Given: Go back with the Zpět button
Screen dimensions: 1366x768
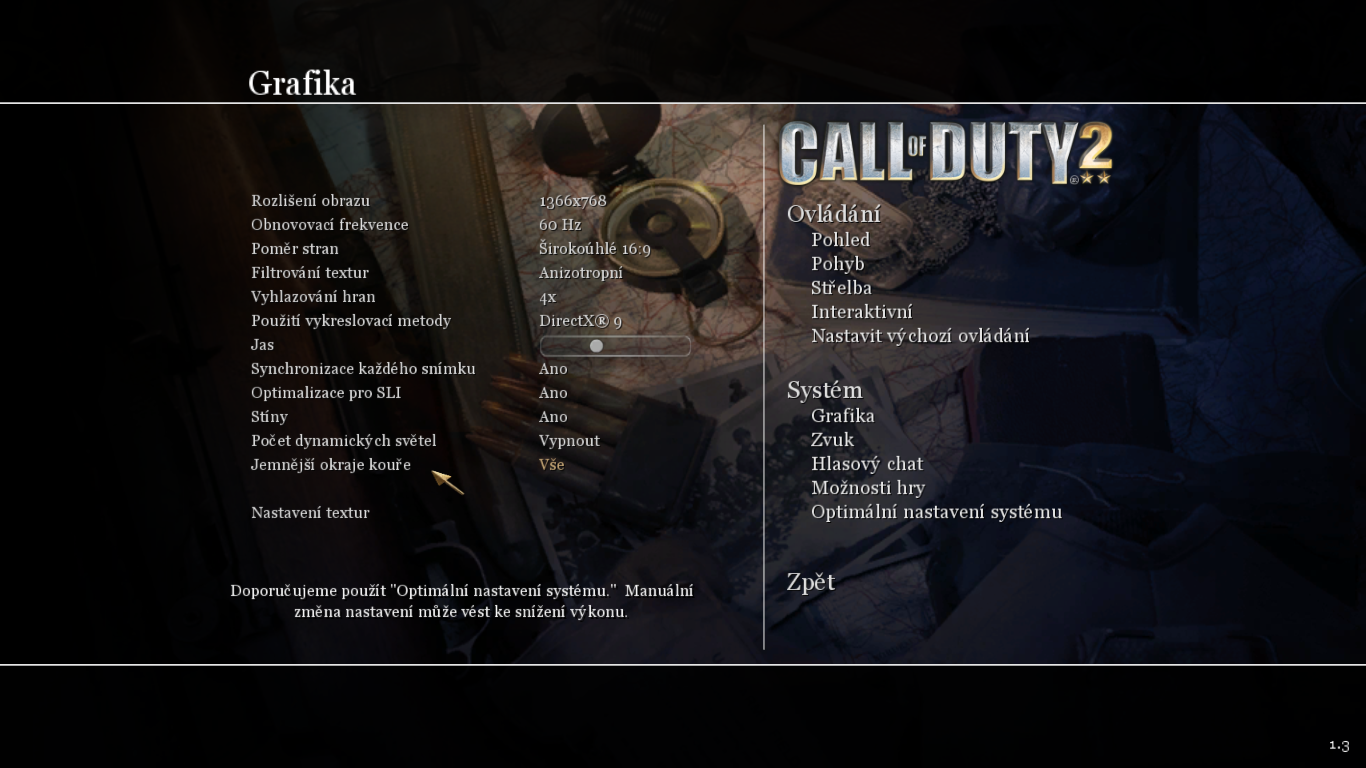Looking at the screenshot, I should [810, 582].
